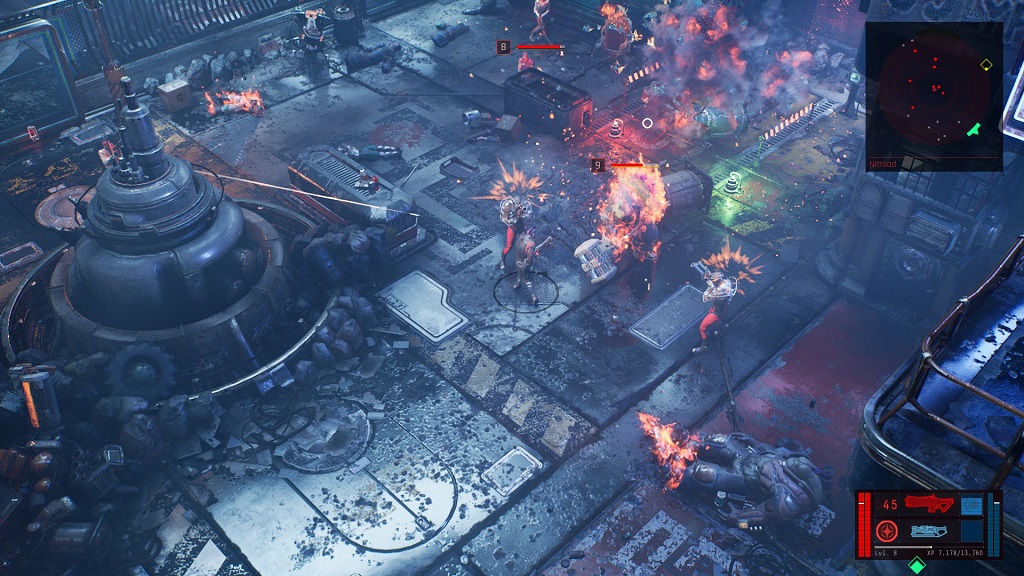This screenshot has height=576, width=1024.
Task: Click the green diamond indicator below HUD
Action: [x=917, y=566]
